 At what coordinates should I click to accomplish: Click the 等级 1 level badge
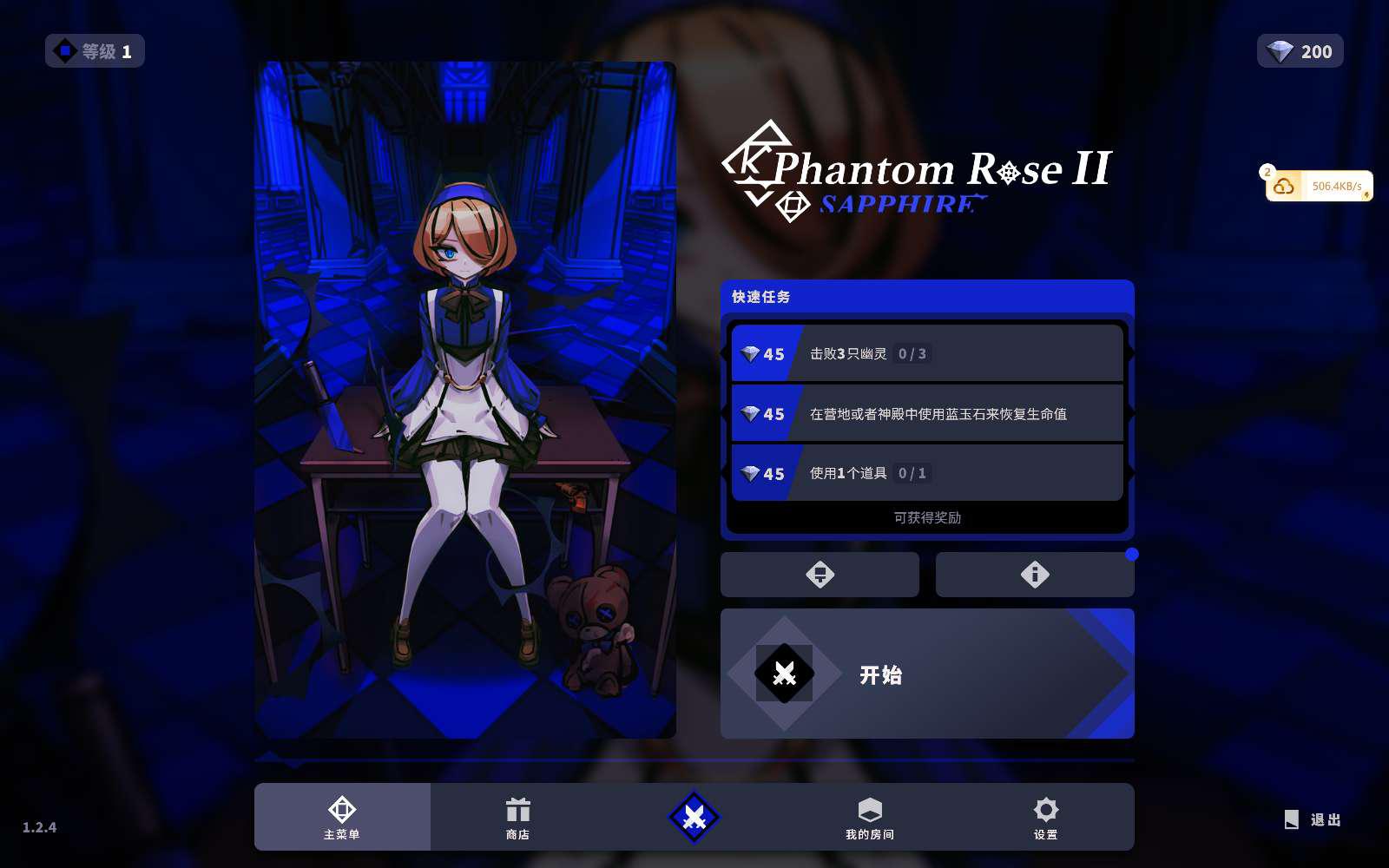[95, 51]
